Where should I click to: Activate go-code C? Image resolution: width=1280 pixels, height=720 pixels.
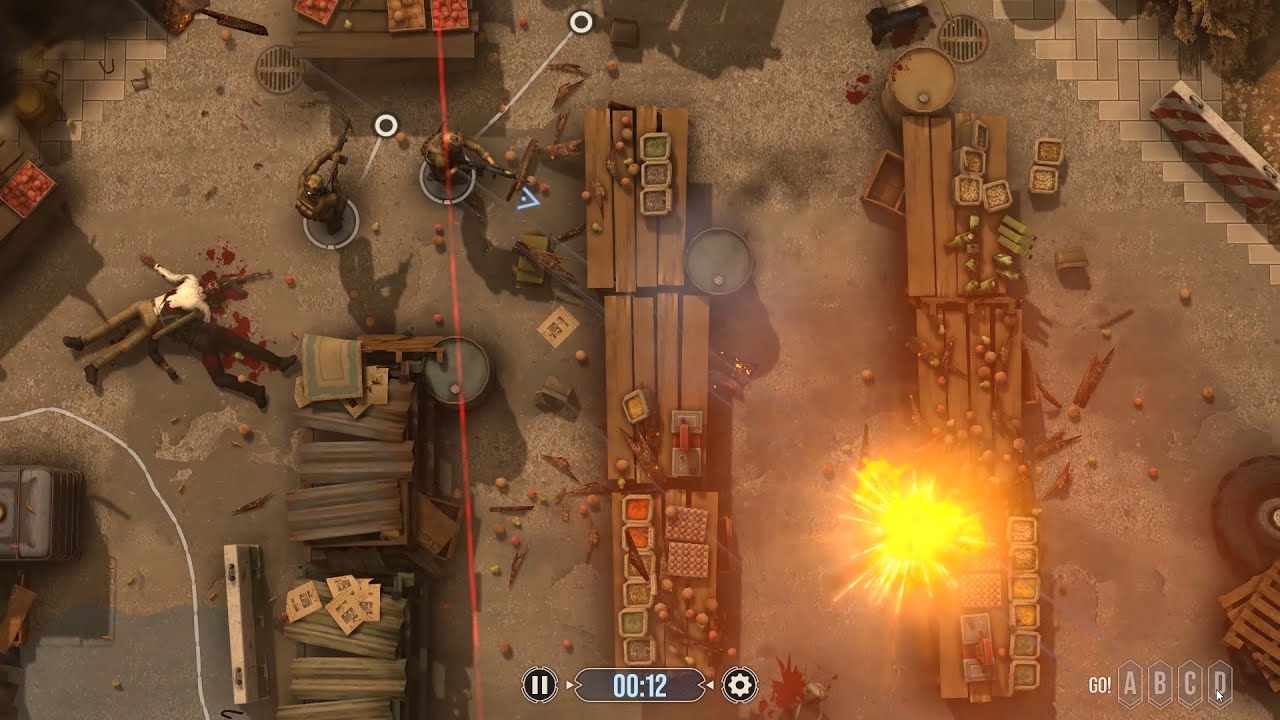(1190, 685)
